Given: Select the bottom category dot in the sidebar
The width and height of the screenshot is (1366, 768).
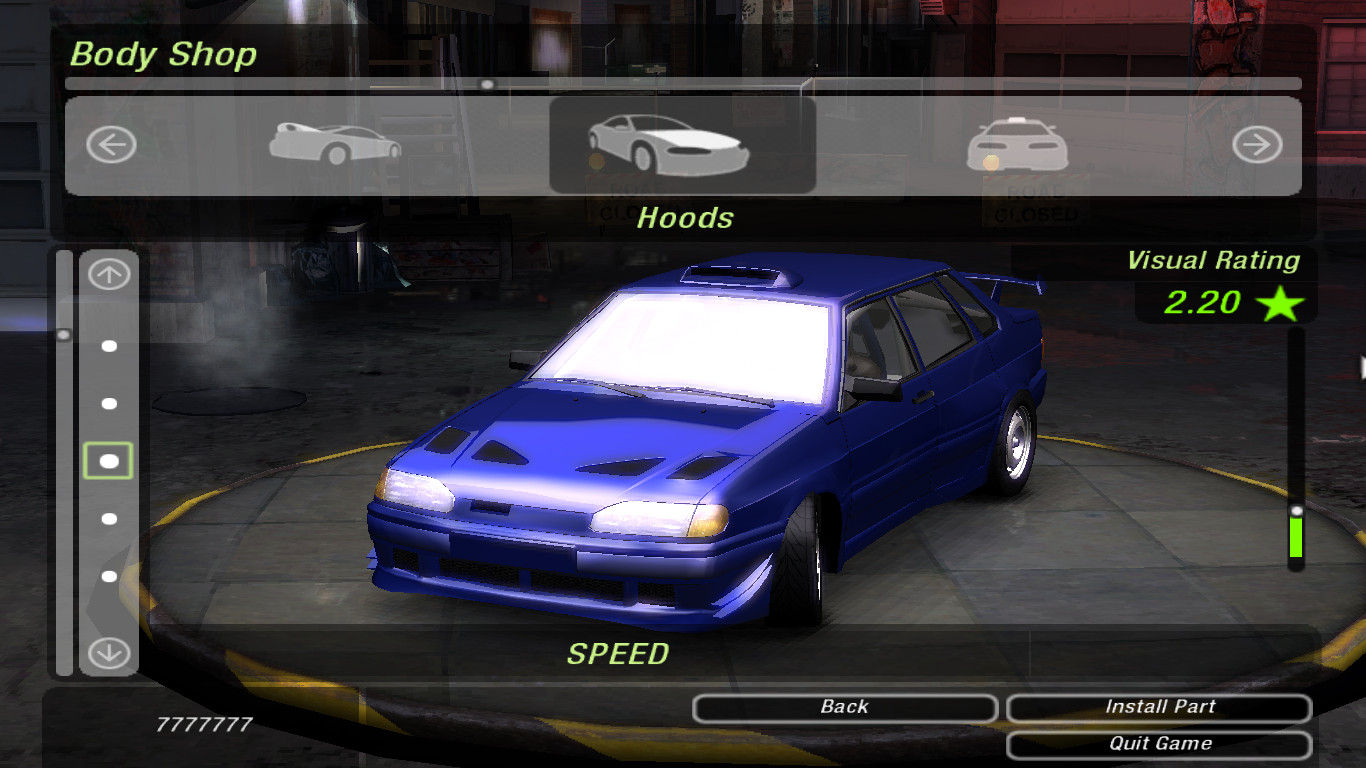Looking at the screenshot, I should tap(107, 575).
